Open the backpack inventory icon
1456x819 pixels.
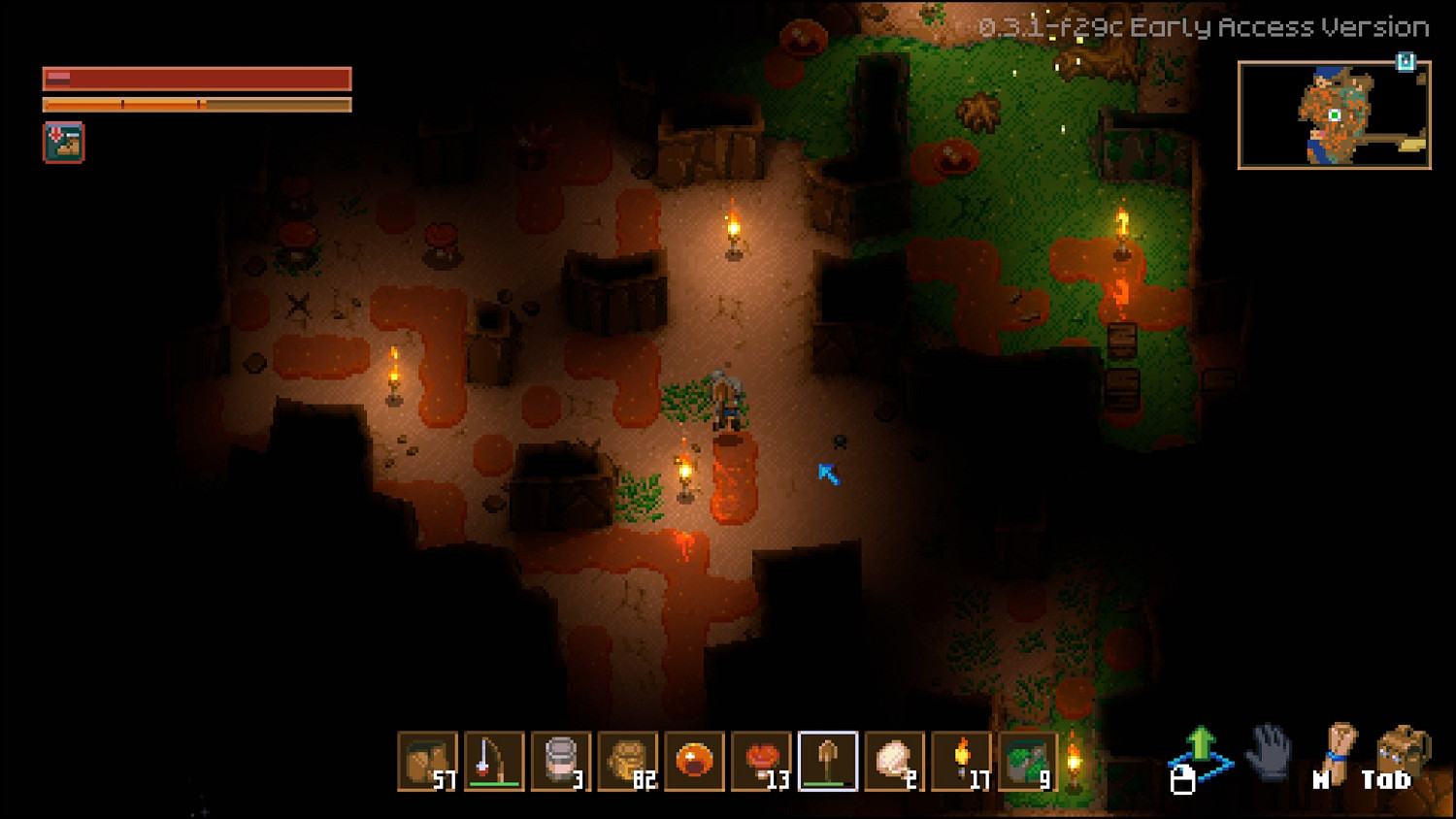tap(1402, 753)
